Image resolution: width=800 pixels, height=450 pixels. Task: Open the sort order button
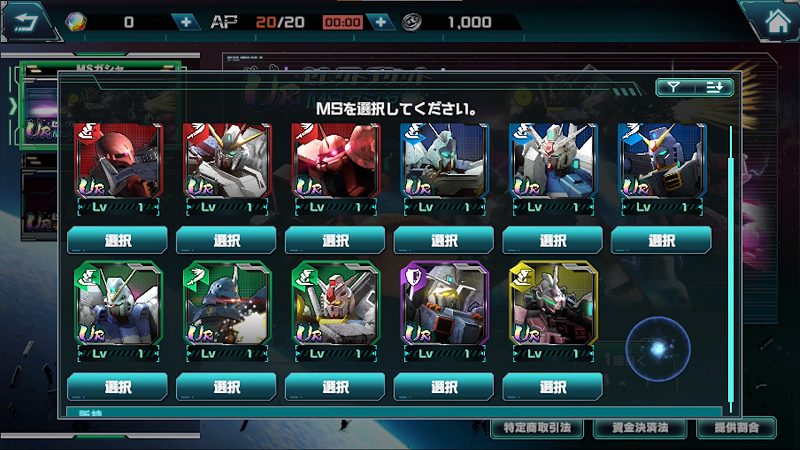[714, 88]
